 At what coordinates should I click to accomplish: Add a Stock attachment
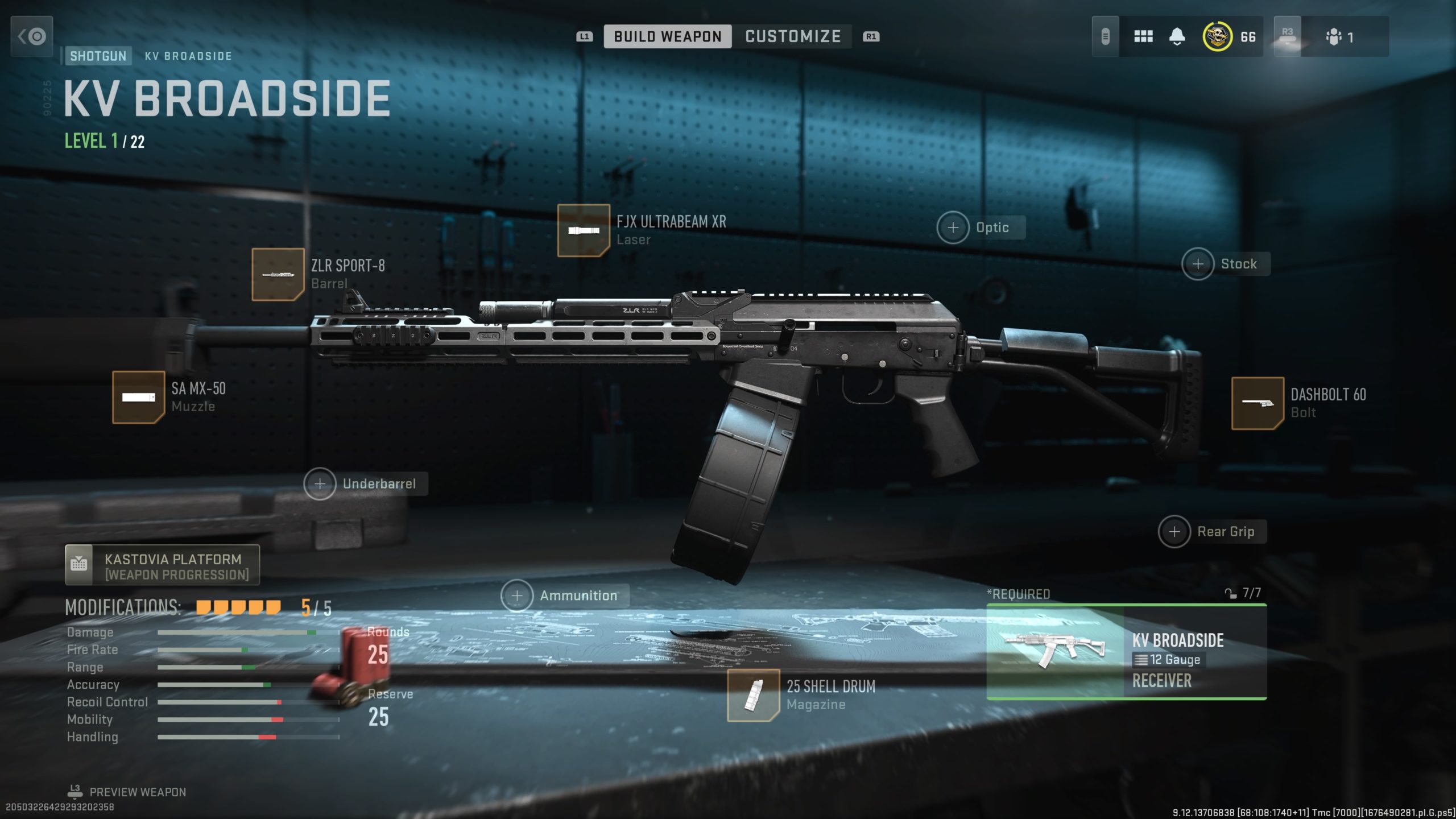pos(1198,264)
